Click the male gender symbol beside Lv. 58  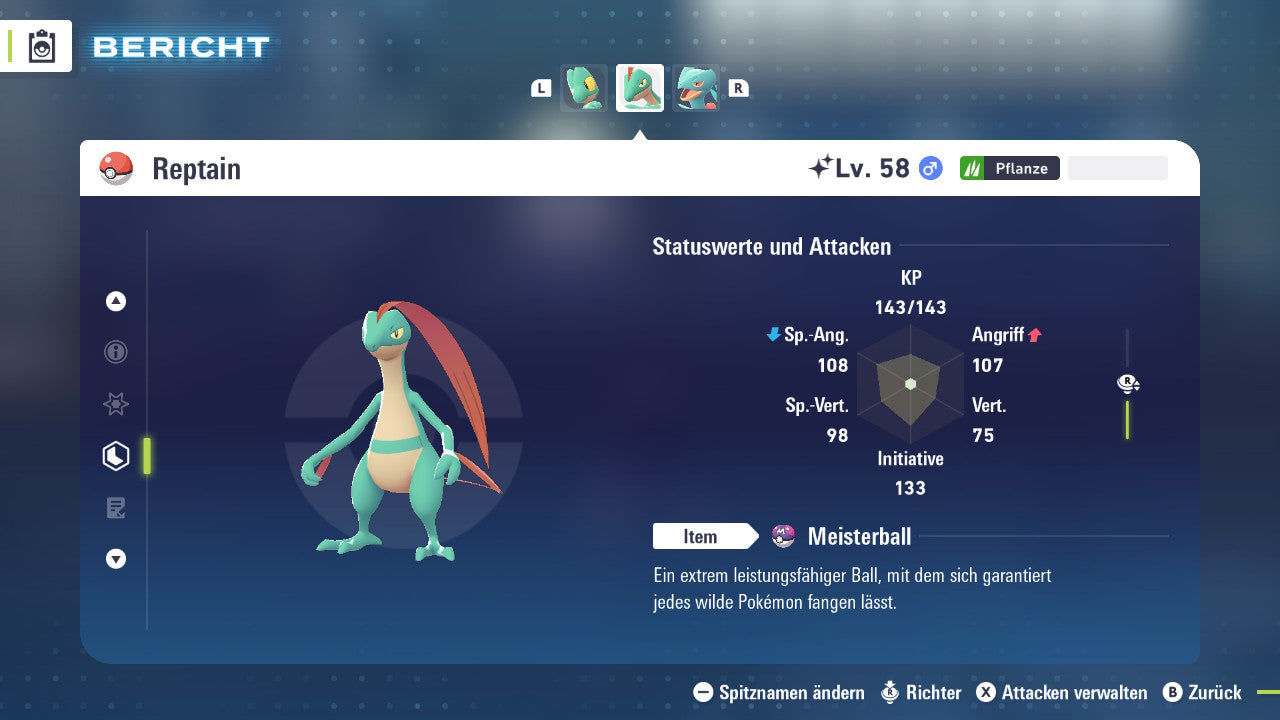point(928,168)
